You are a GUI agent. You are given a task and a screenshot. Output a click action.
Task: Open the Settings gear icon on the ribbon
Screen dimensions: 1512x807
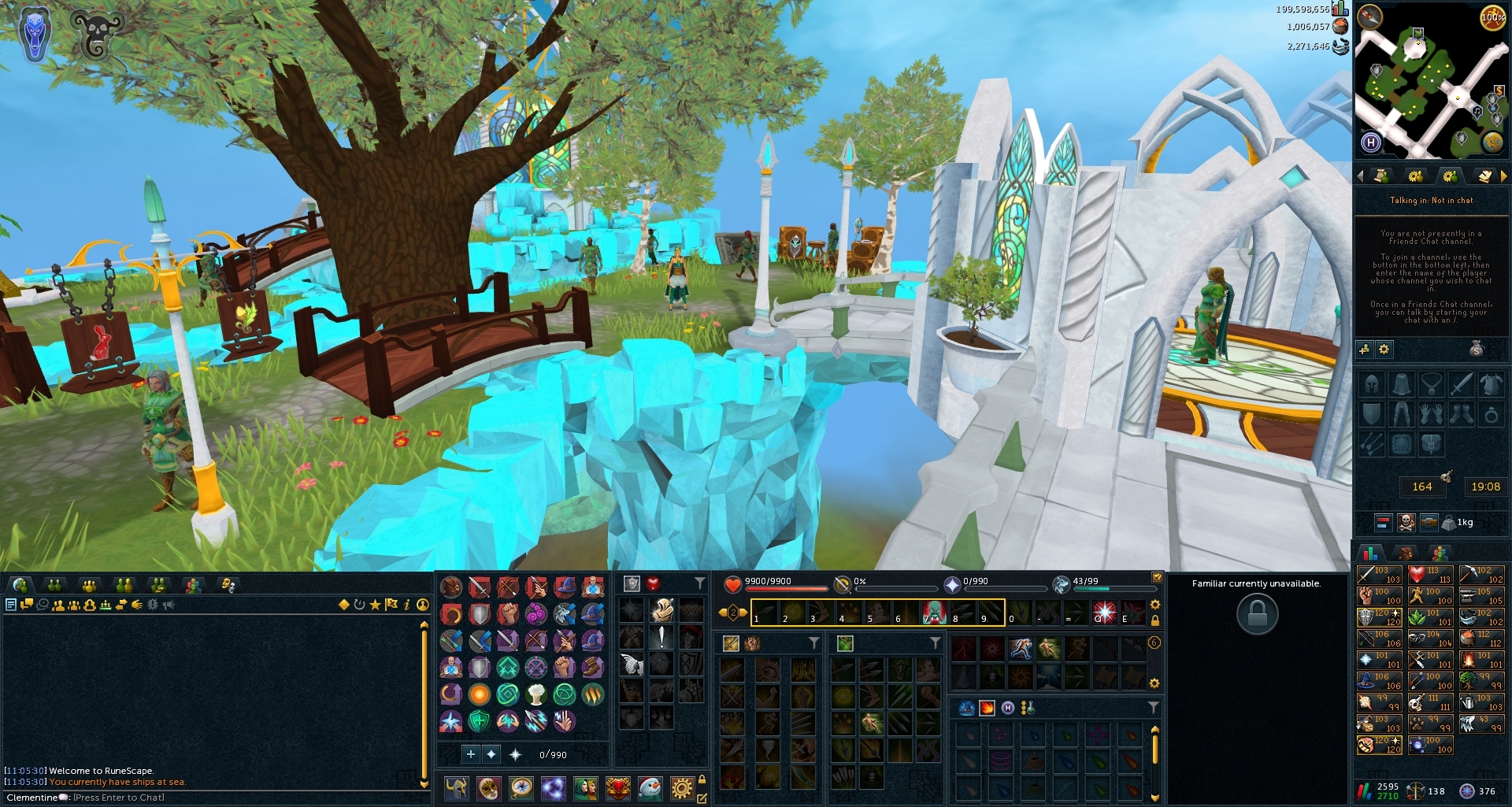tap(682, 788)
